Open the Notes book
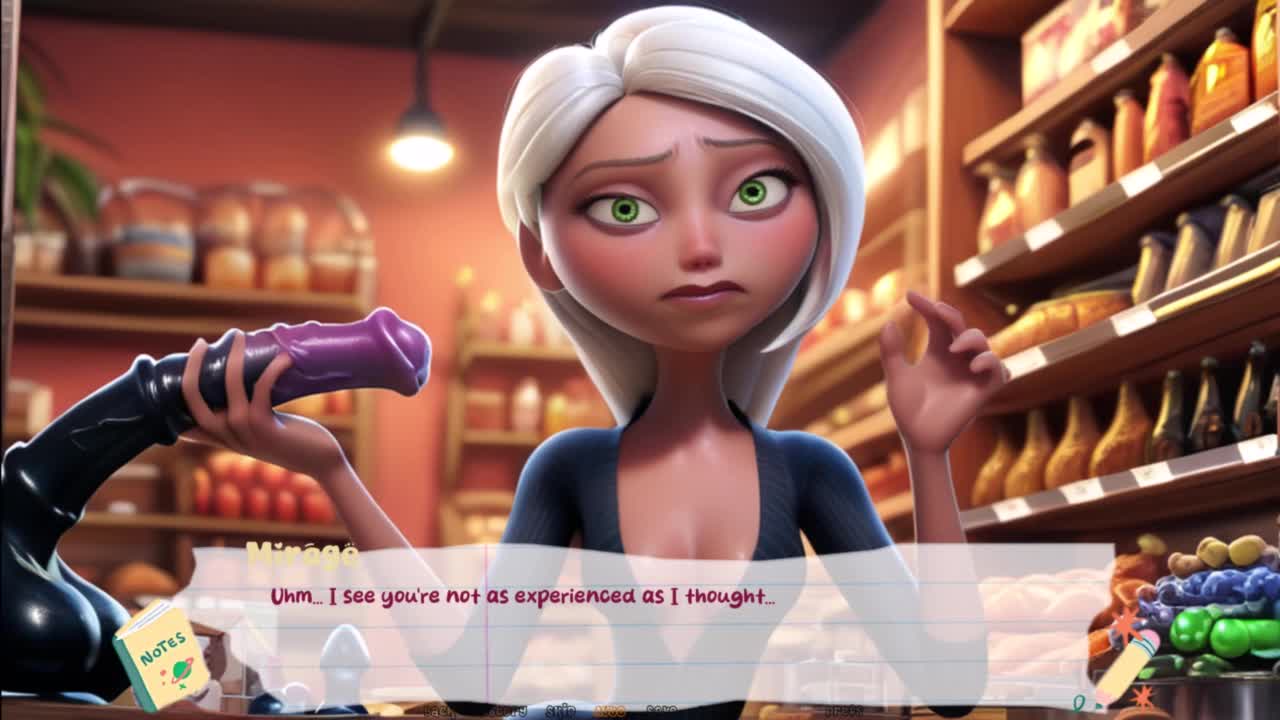The height and width of the screenshot is (720, 1280). 160,656
